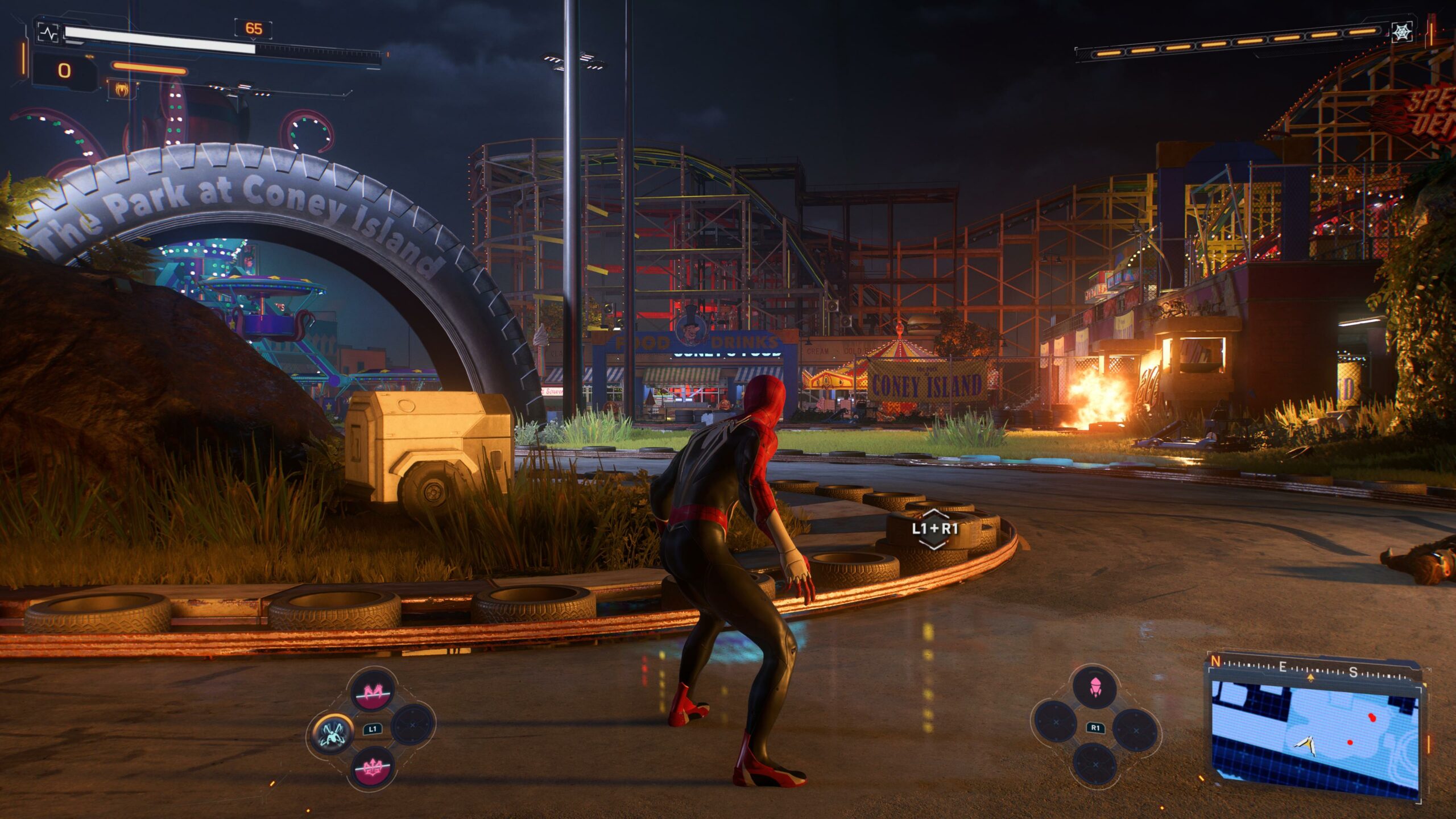The image size is (1456, 819).
Task: Click the heartbeat health icon
Action: click(x=48, y=33)
